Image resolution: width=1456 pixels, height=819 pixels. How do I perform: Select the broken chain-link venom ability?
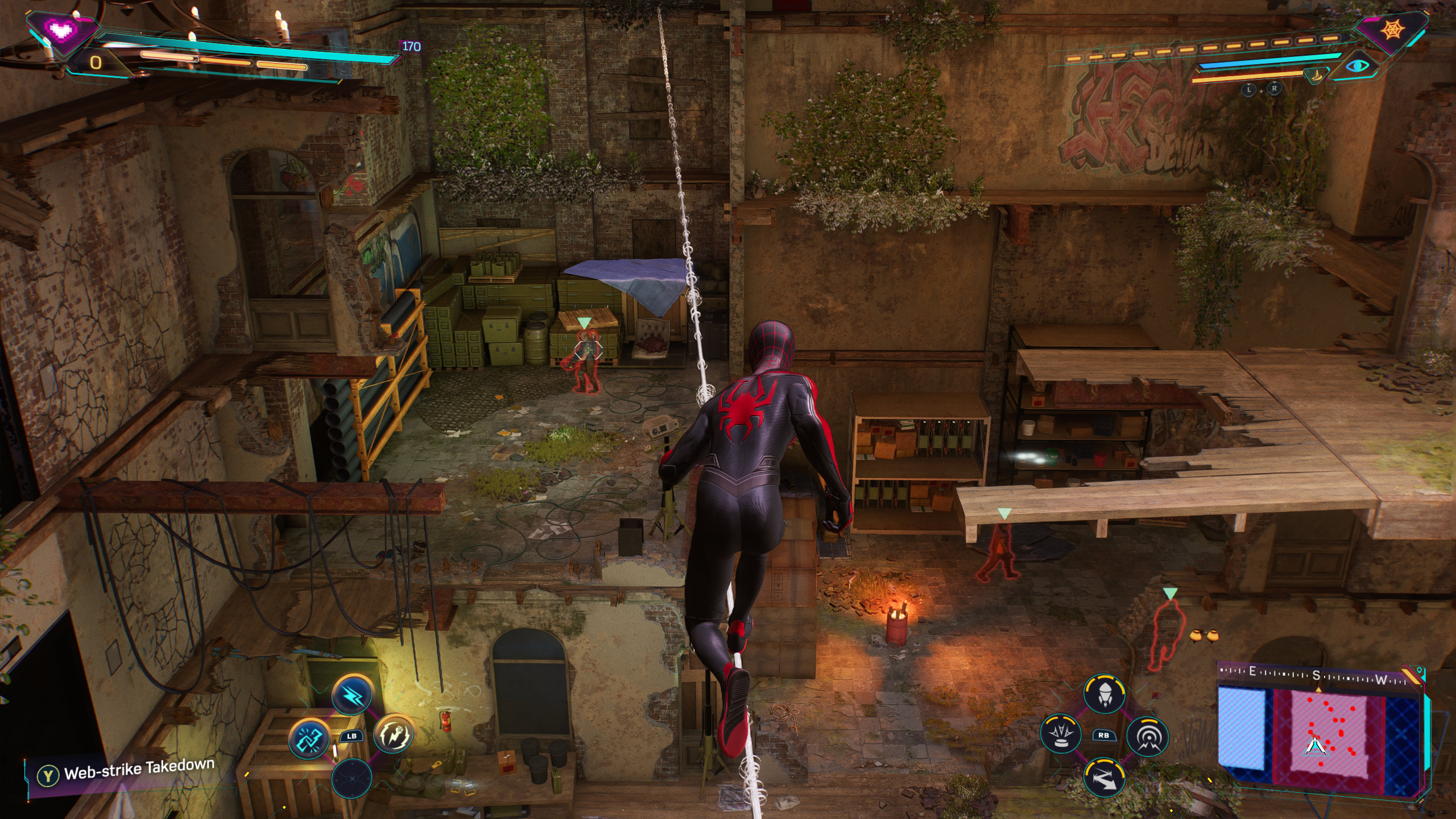310,738
